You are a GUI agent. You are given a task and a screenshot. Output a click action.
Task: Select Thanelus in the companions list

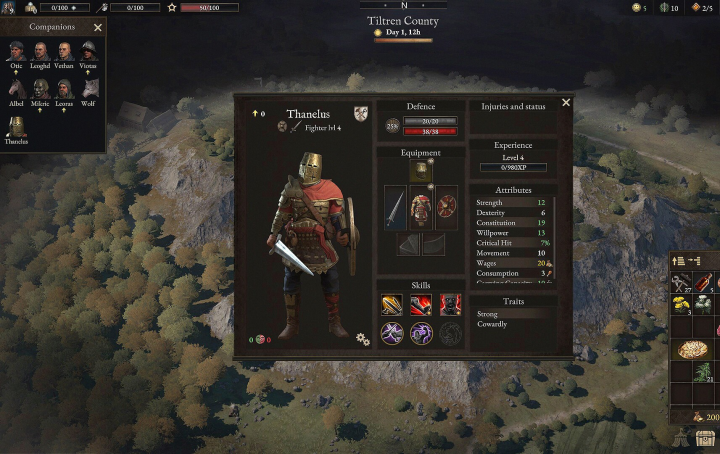[x=16, y=126]
